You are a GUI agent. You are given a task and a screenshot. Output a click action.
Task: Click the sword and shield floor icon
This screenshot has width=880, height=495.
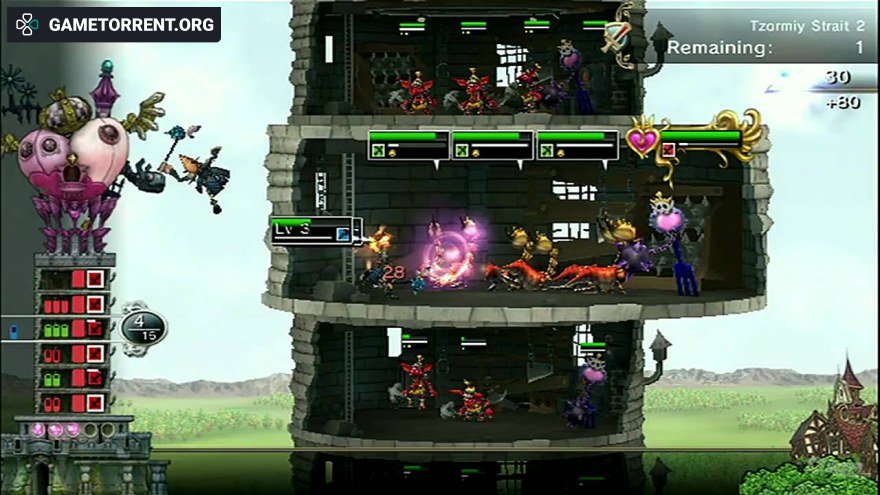tap(615, 38)
